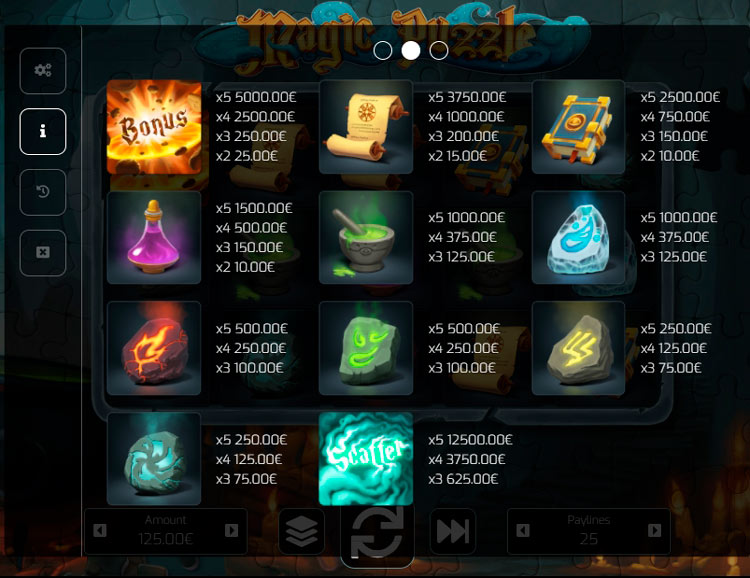Image resolution: width=750 pixels, height=578 pixels.
Task: Select the info paytable button
Action: coord(43,131)
